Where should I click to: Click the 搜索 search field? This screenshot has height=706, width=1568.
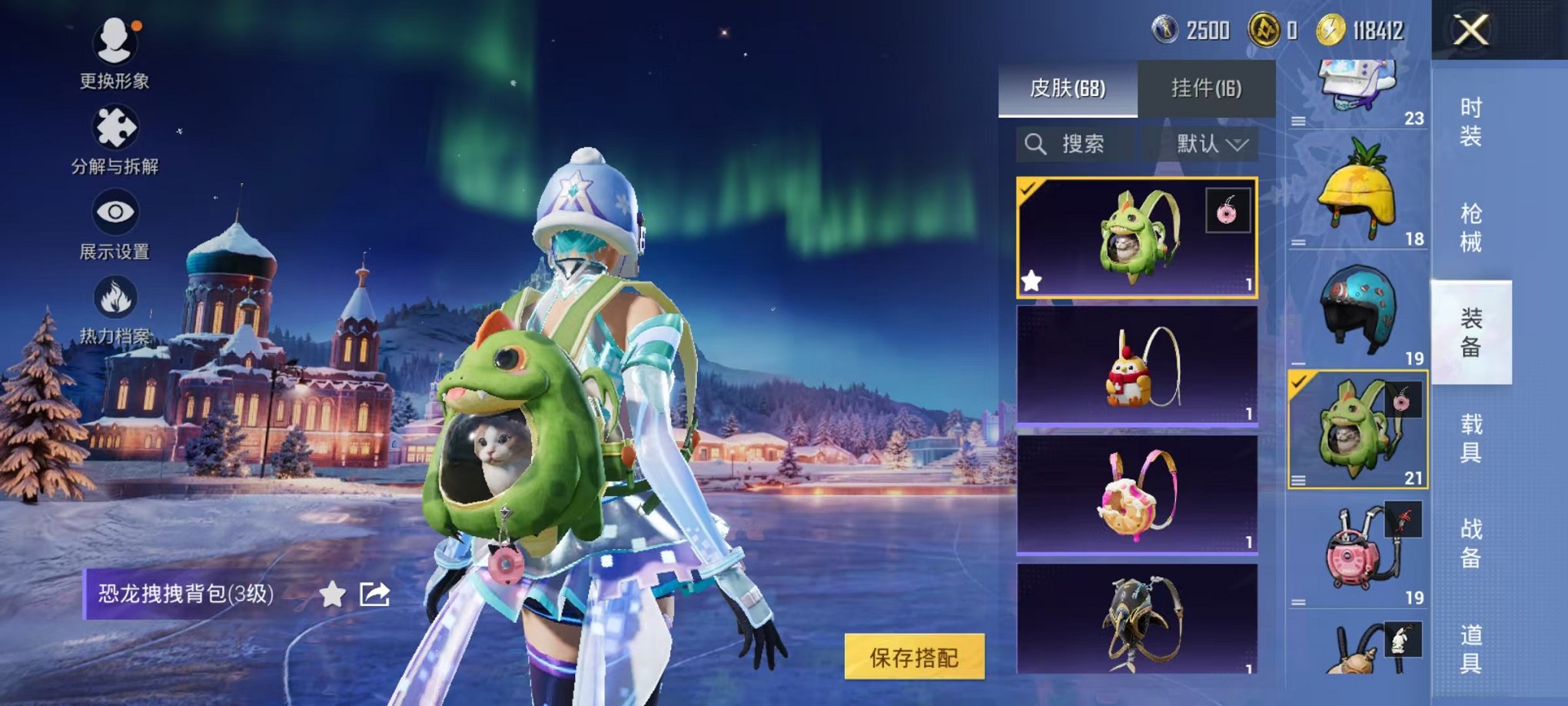pyautogui.click(x=1075, y=144)
